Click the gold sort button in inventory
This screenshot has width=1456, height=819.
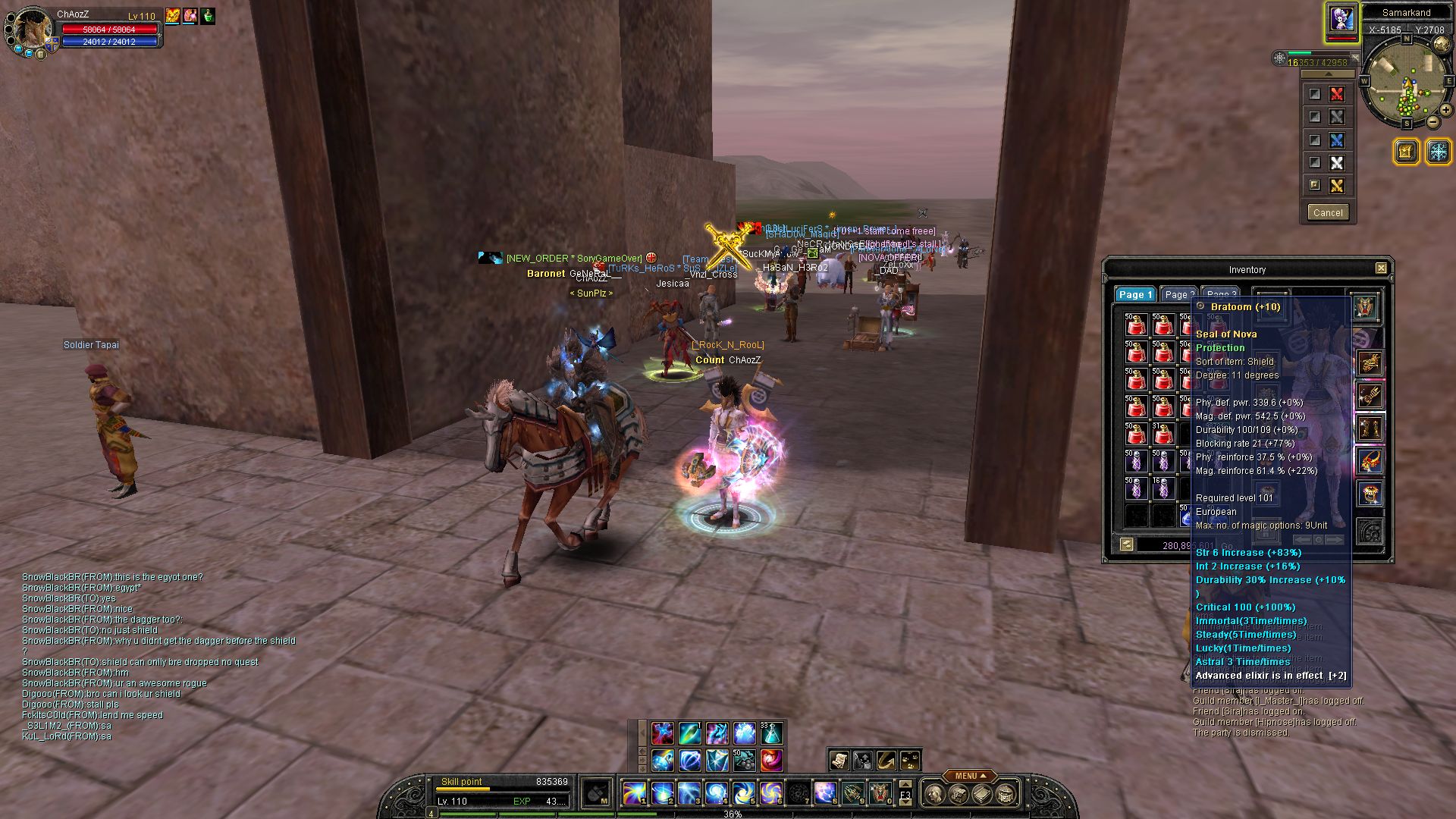(1126, 544)
